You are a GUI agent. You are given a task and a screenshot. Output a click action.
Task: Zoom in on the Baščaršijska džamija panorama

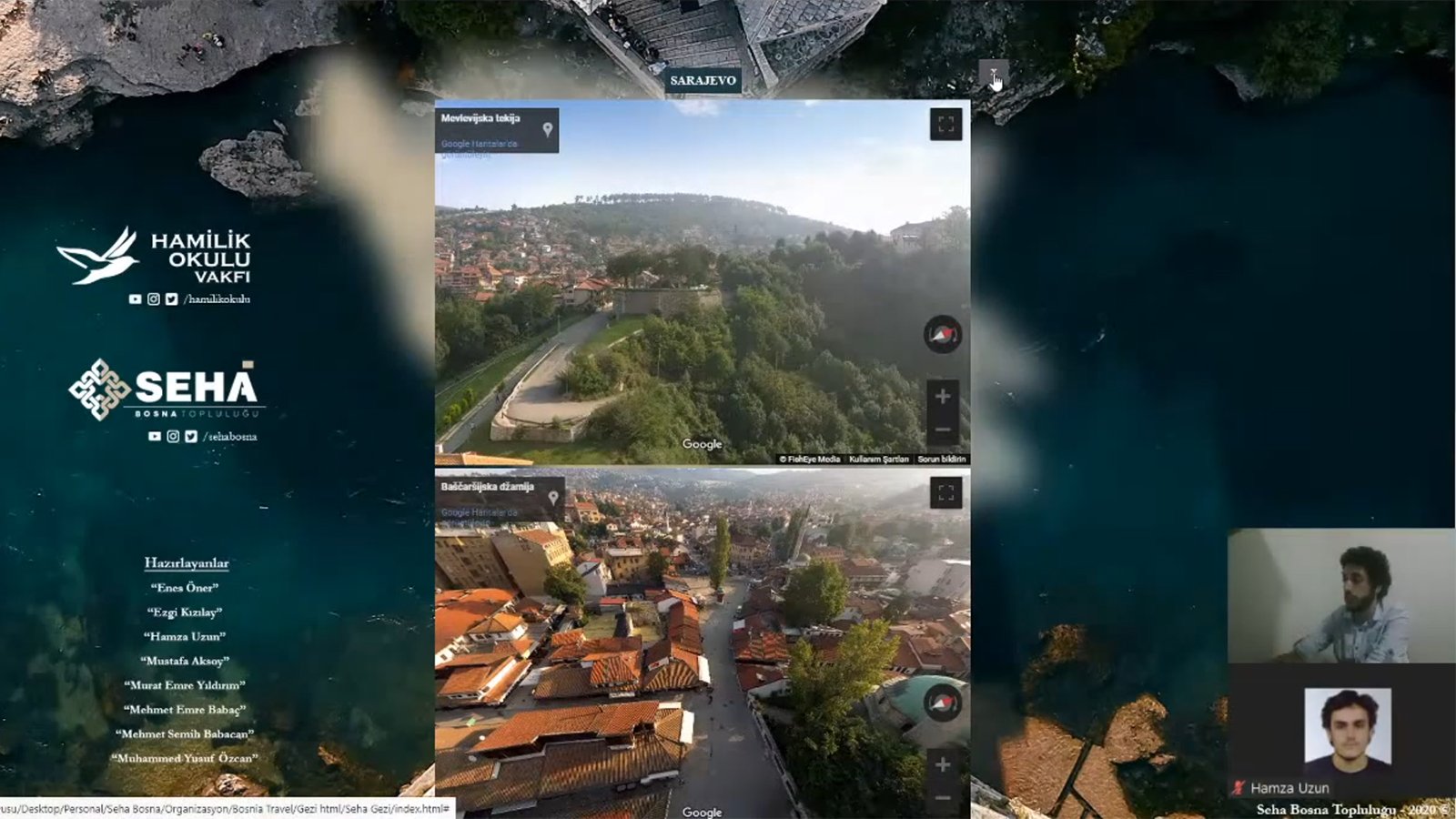[x=943, y=764]
